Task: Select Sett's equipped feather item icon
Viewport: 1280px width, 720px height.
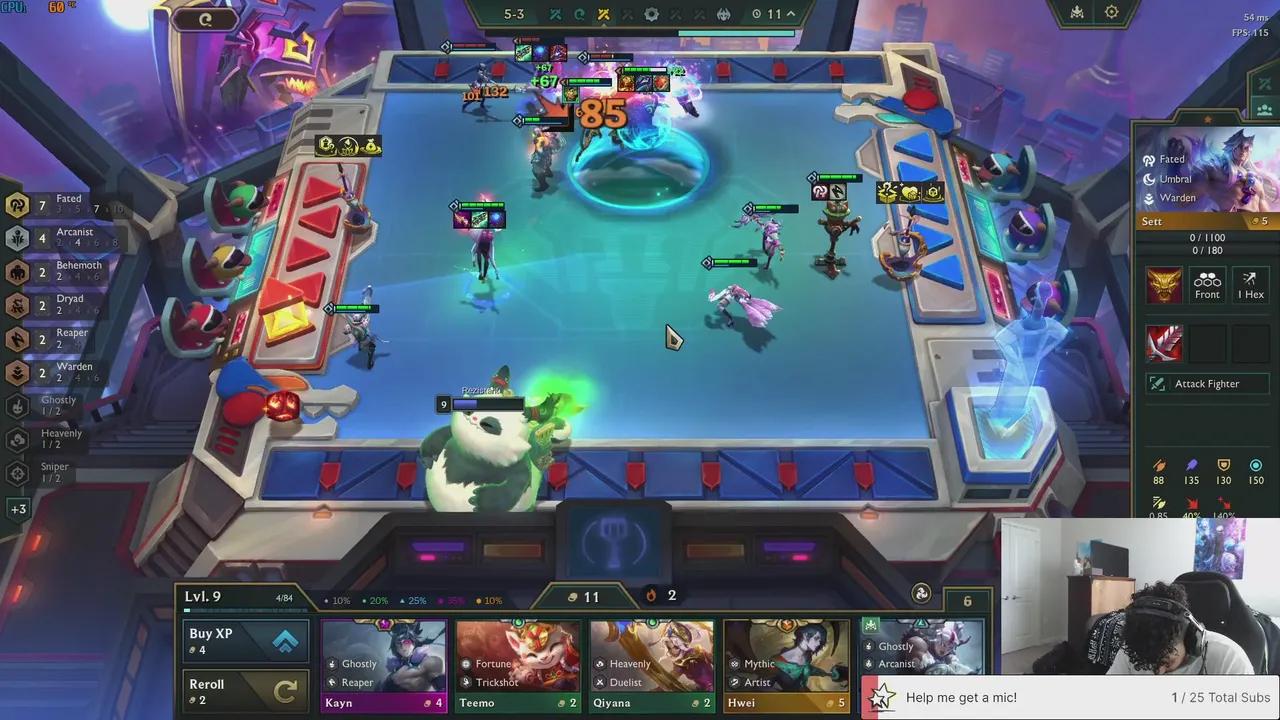Action: click(x=1165, y=342)
